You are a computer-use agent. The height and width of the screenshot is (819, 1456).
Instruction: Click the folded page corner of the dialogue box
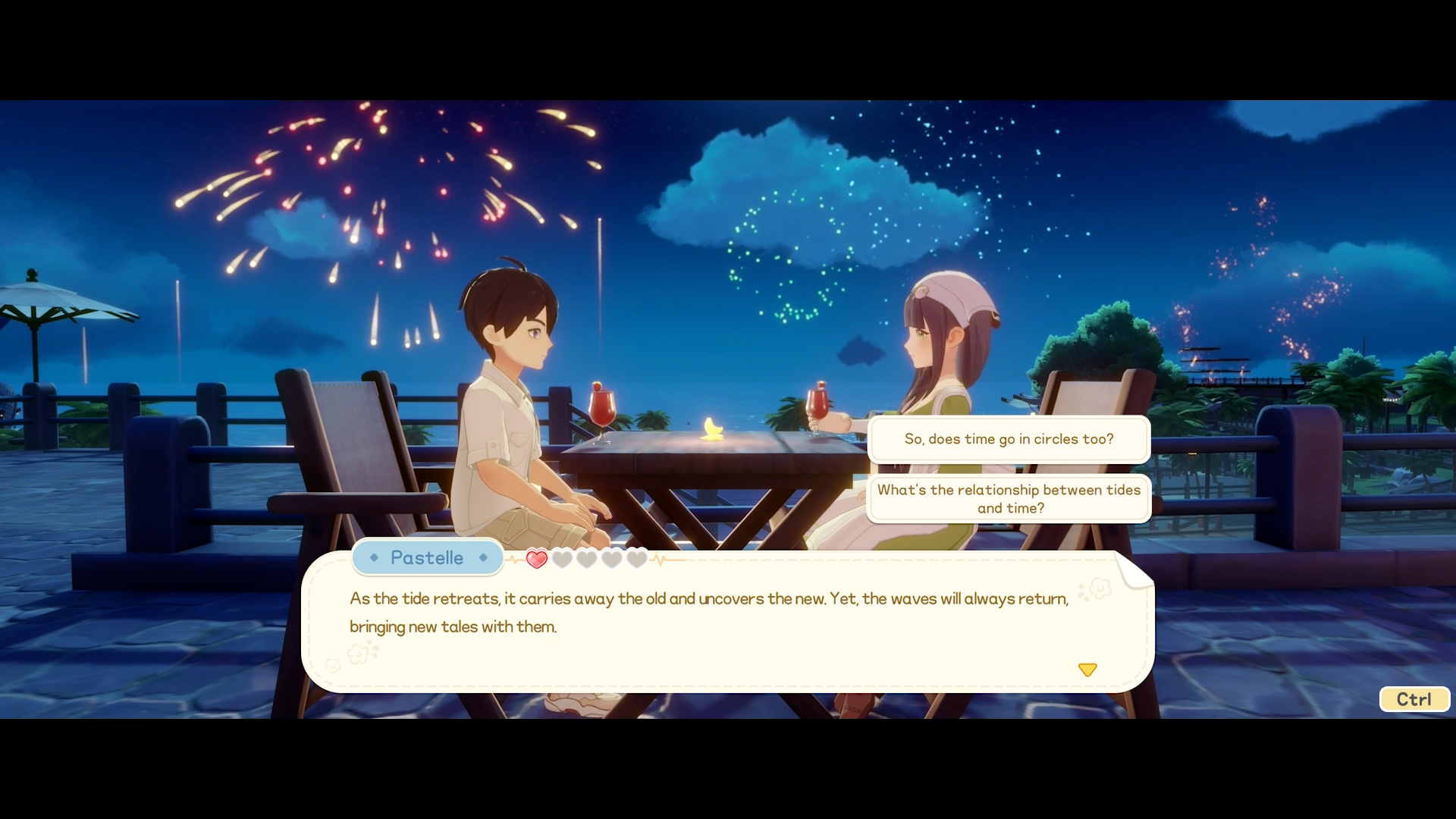[1133, 574]
